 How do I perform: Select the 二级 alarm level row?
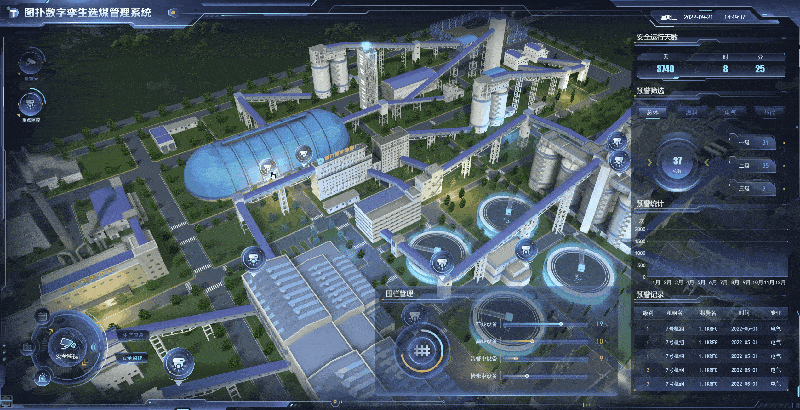(x=749, y=165)
